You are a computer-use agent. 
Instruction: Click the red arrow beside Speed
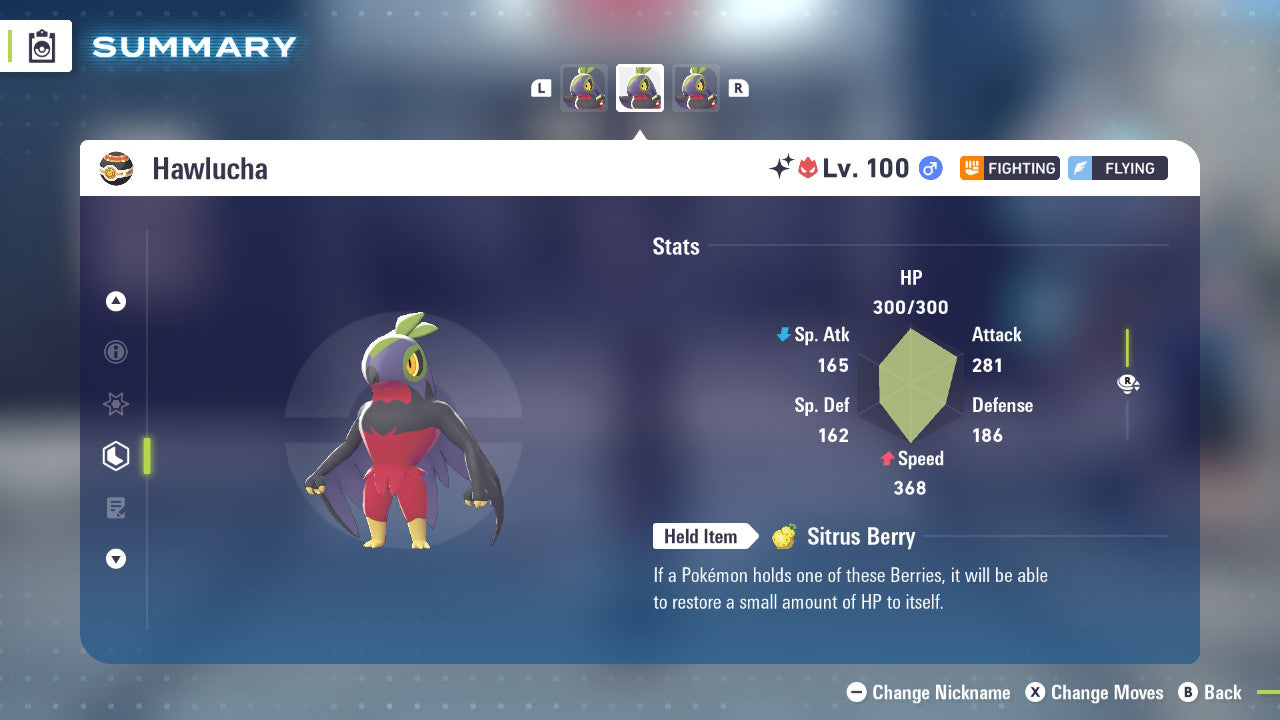(886, 458)
